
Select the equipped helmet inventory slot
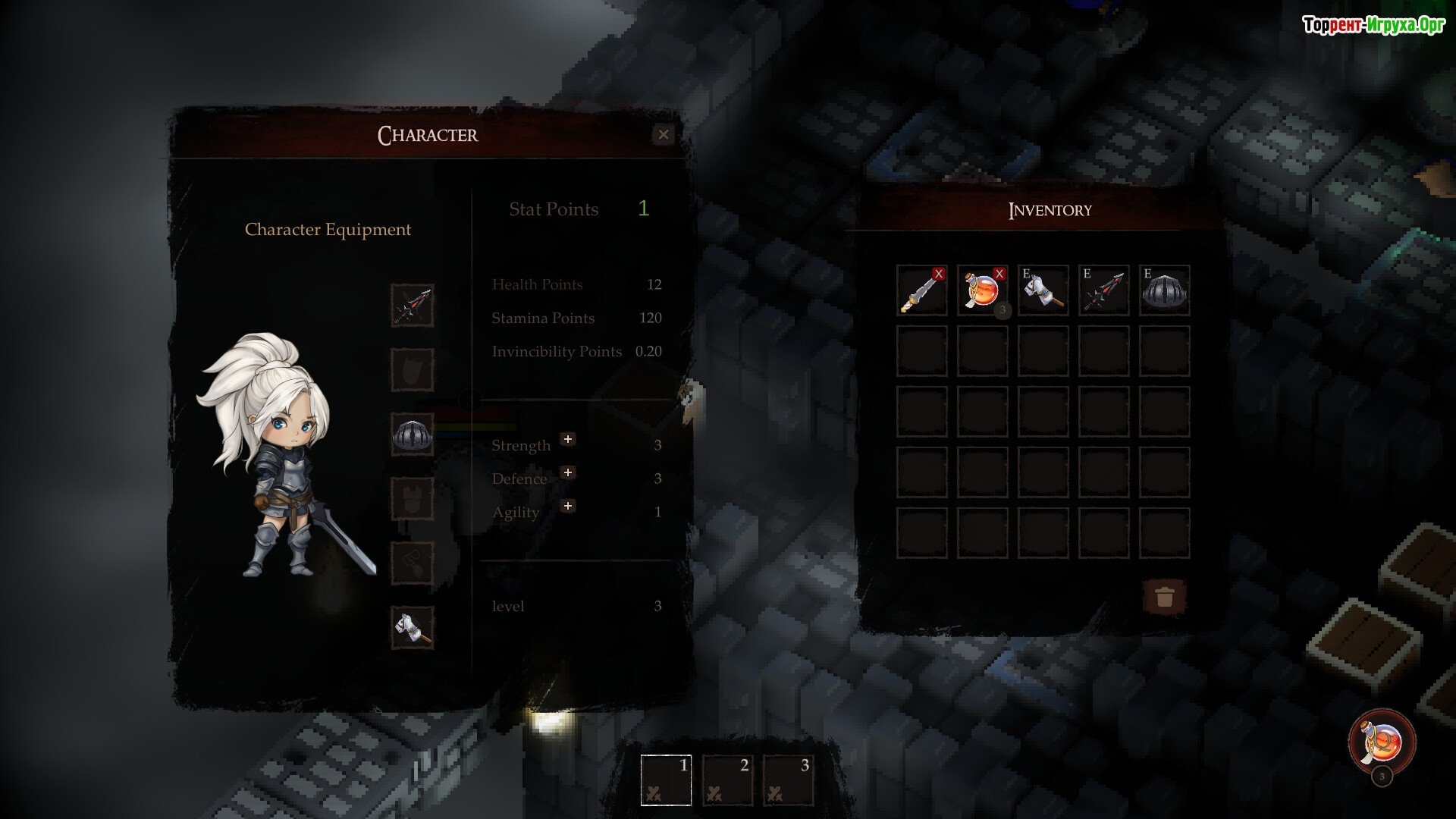click(1164, 290)
